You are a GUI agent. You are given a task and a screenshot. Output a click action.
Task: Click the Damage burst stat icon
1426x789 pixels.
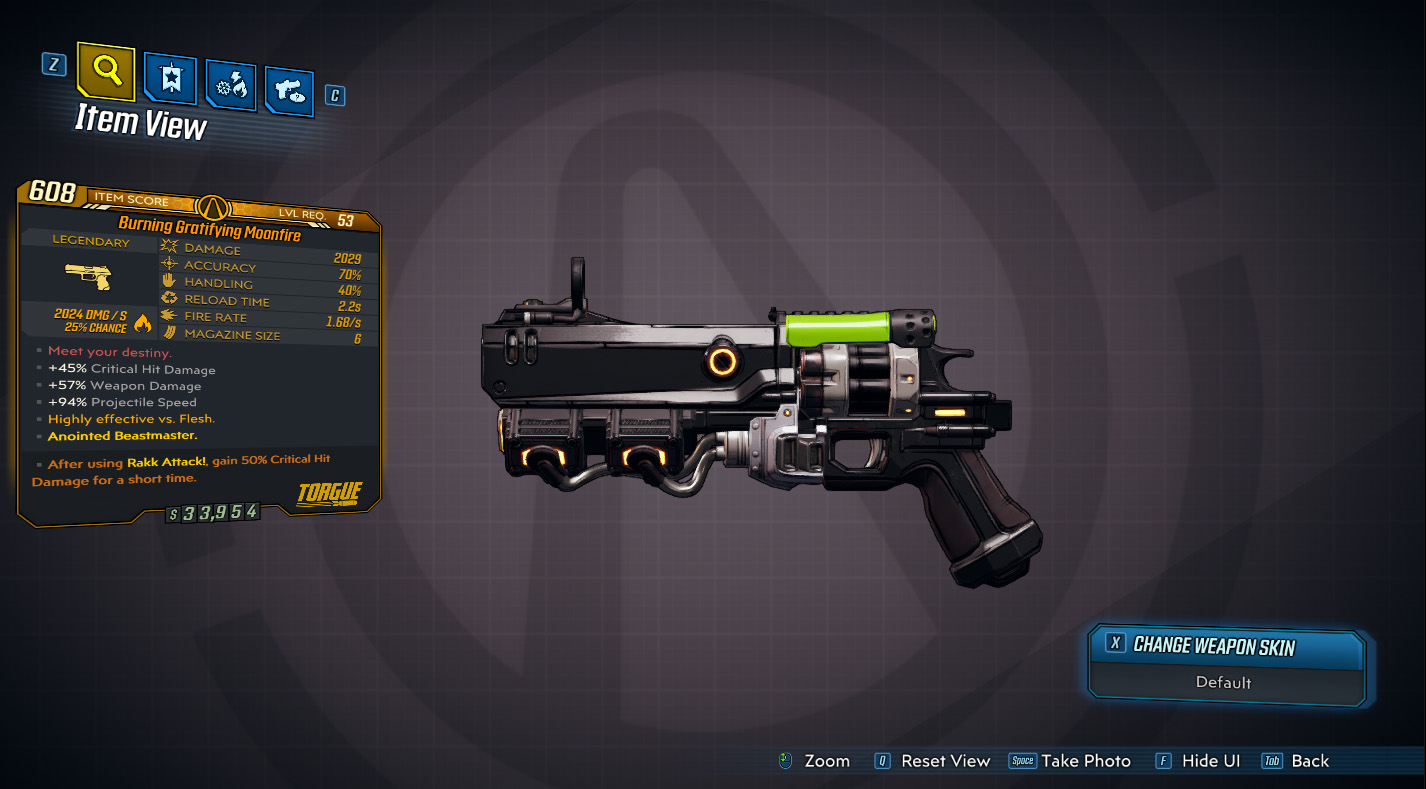[168, 246]
